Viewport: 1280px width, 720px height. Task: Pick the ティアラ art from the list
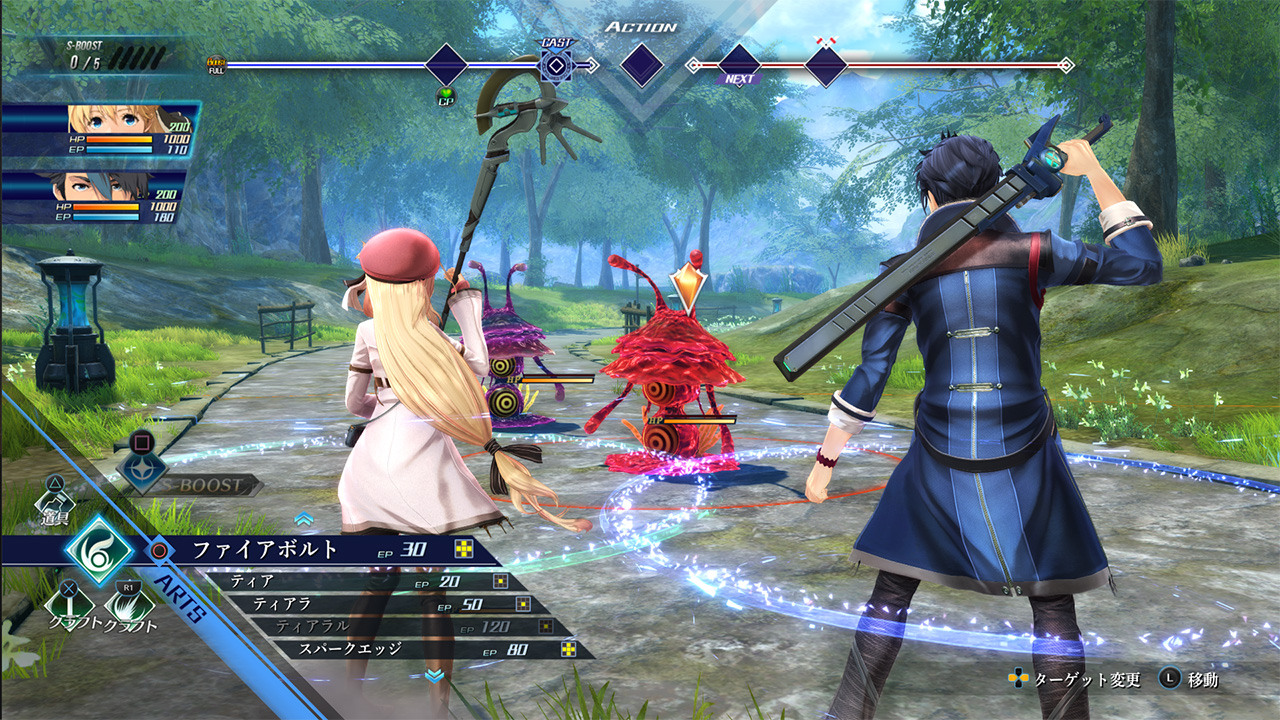pyautogui.click(x=380, y=604)
